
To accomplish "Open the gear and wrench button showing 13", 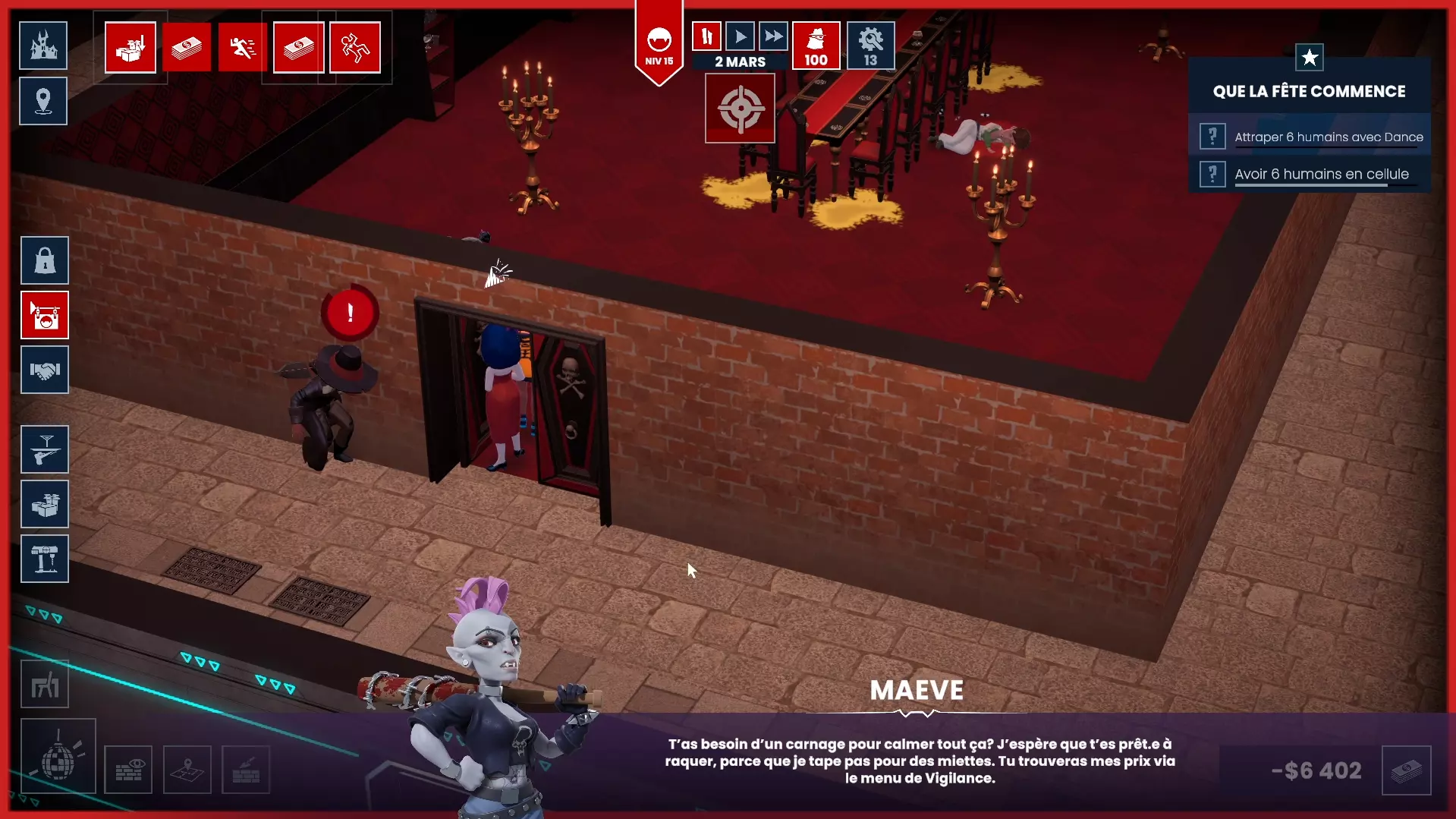I will tap(870, 46).
